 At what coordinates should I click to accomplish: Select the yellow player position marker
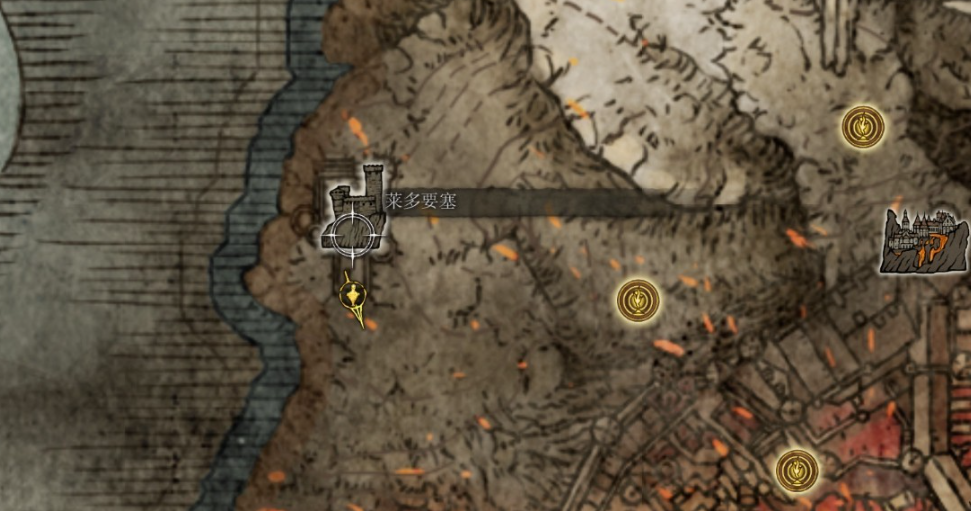coord(351,296)
